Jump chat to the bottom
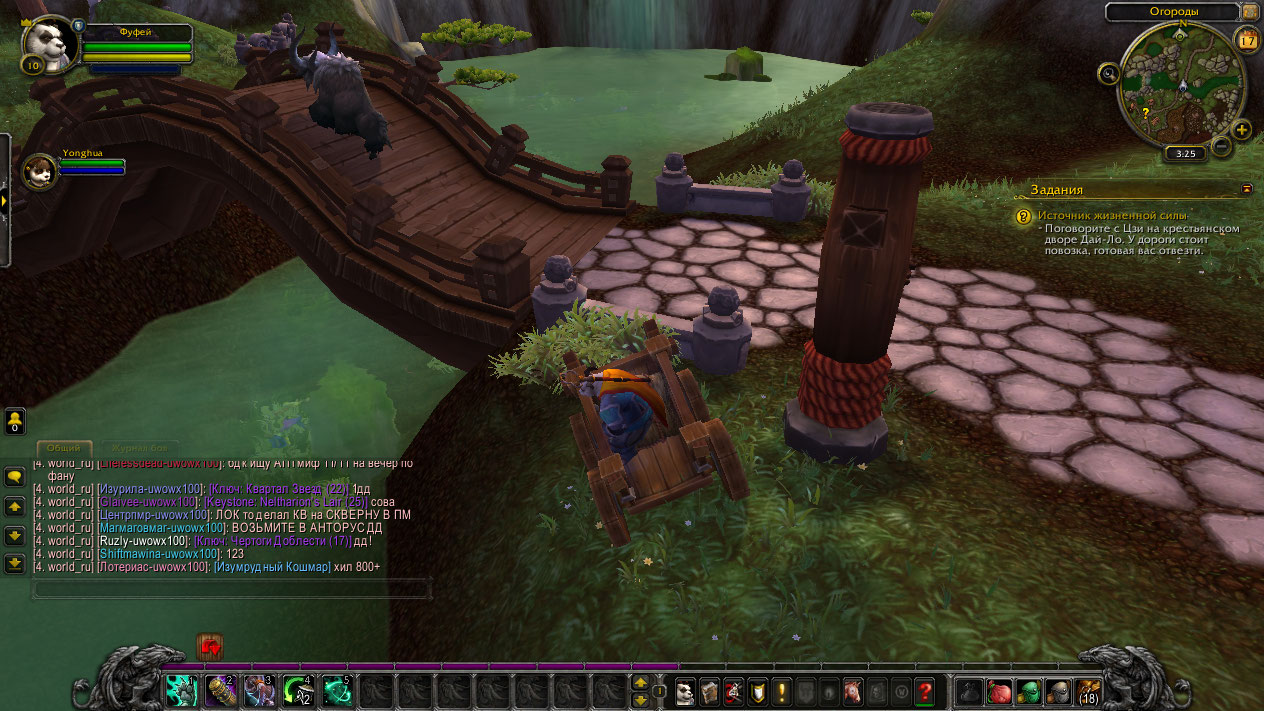Screen dimensions: 1264x711 (x=15, y=564)
